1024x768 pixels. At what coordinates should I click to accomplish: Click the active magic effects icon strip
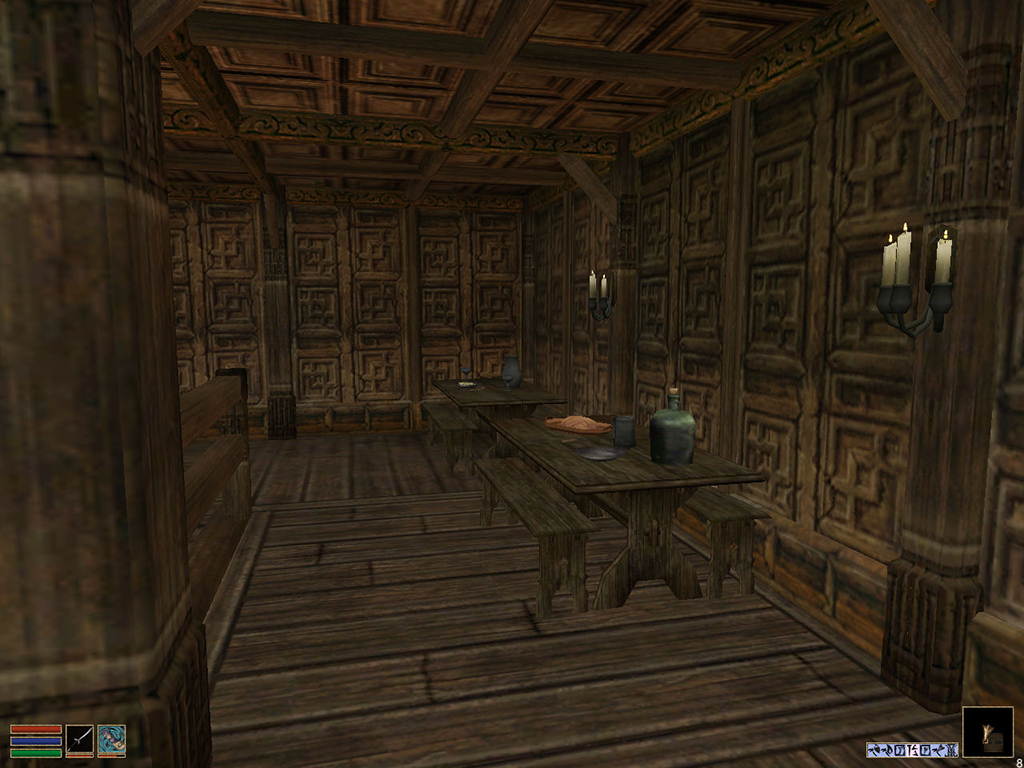click(x=912, y=749)
